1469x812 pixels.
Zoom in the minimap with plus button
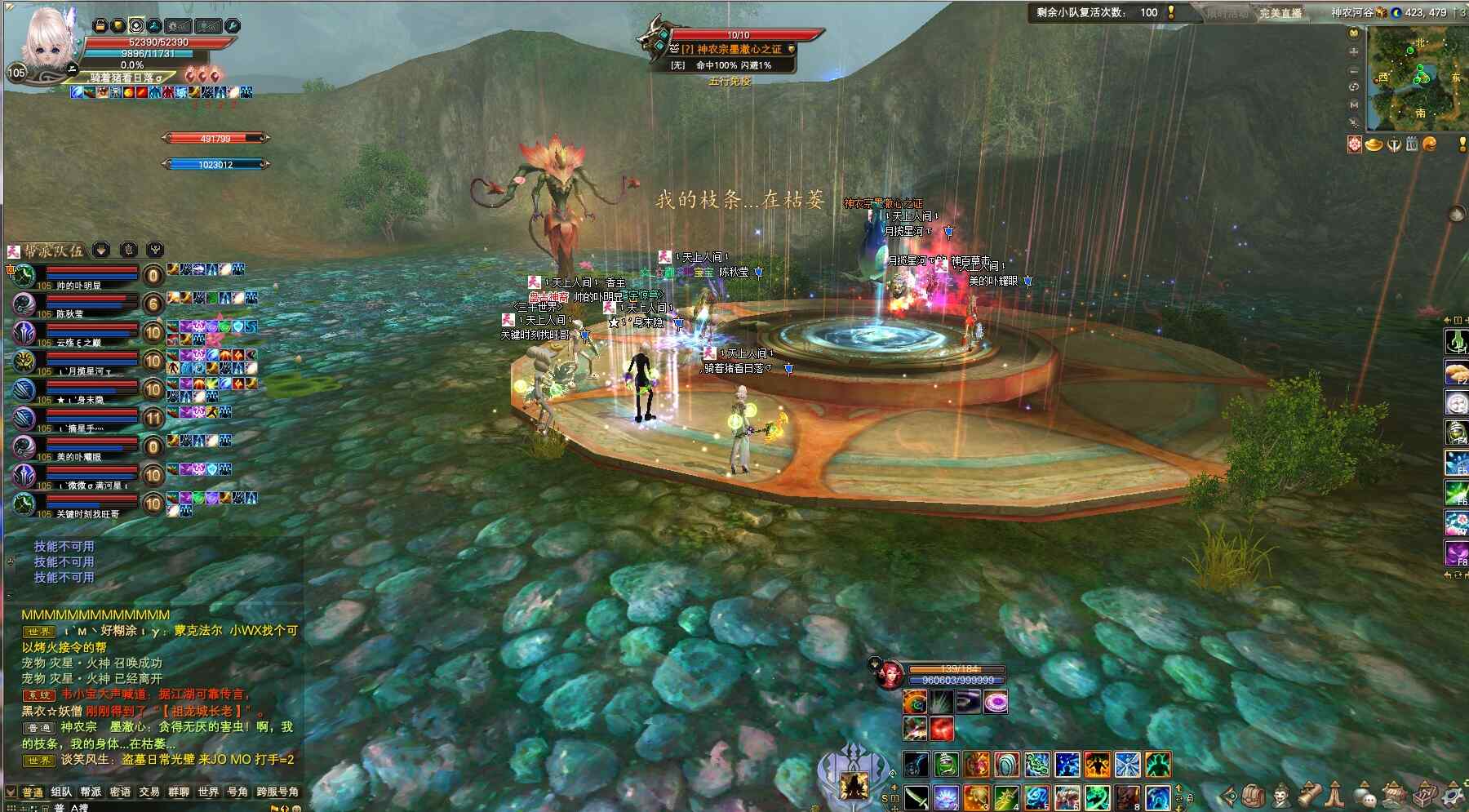pos(1354,51)
